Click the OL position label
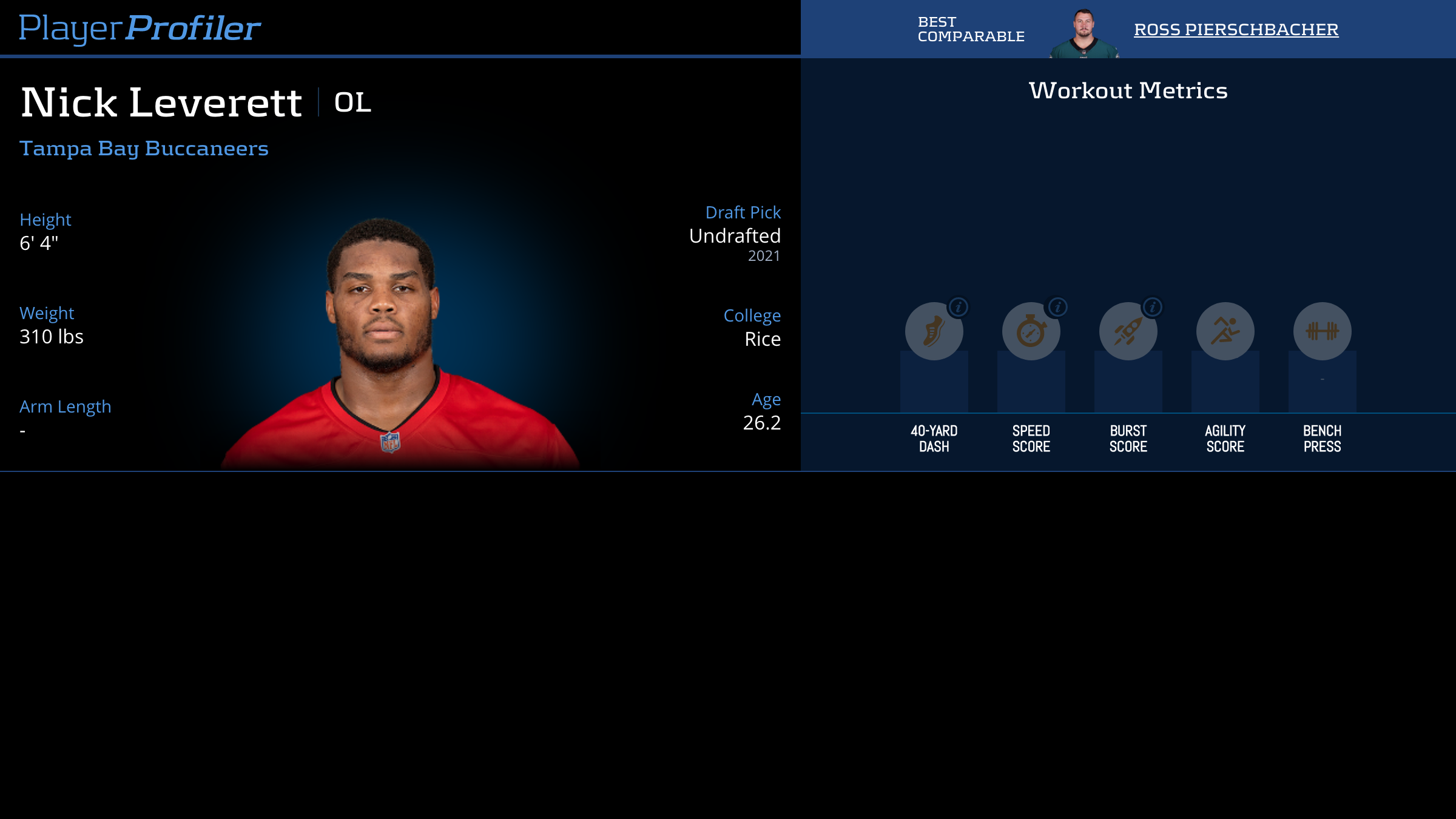Viewport: 1456px width, 819px height. (352, 103)
